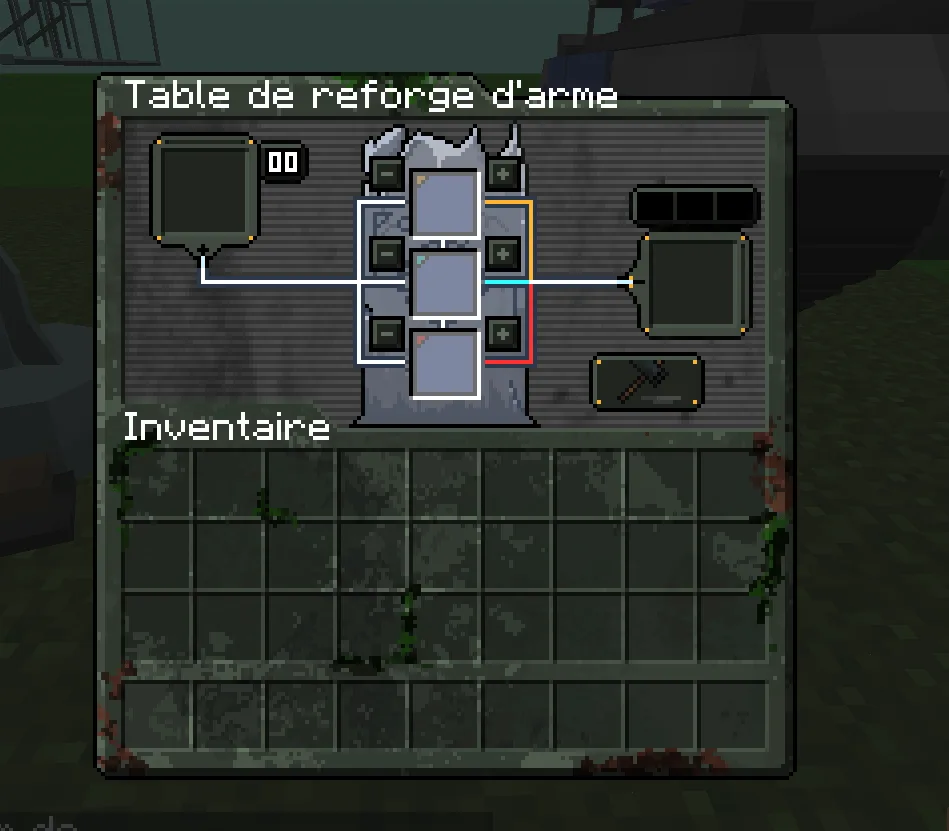Increase the cyan-cornered slot with its plus button

click(x=503, y=253)
